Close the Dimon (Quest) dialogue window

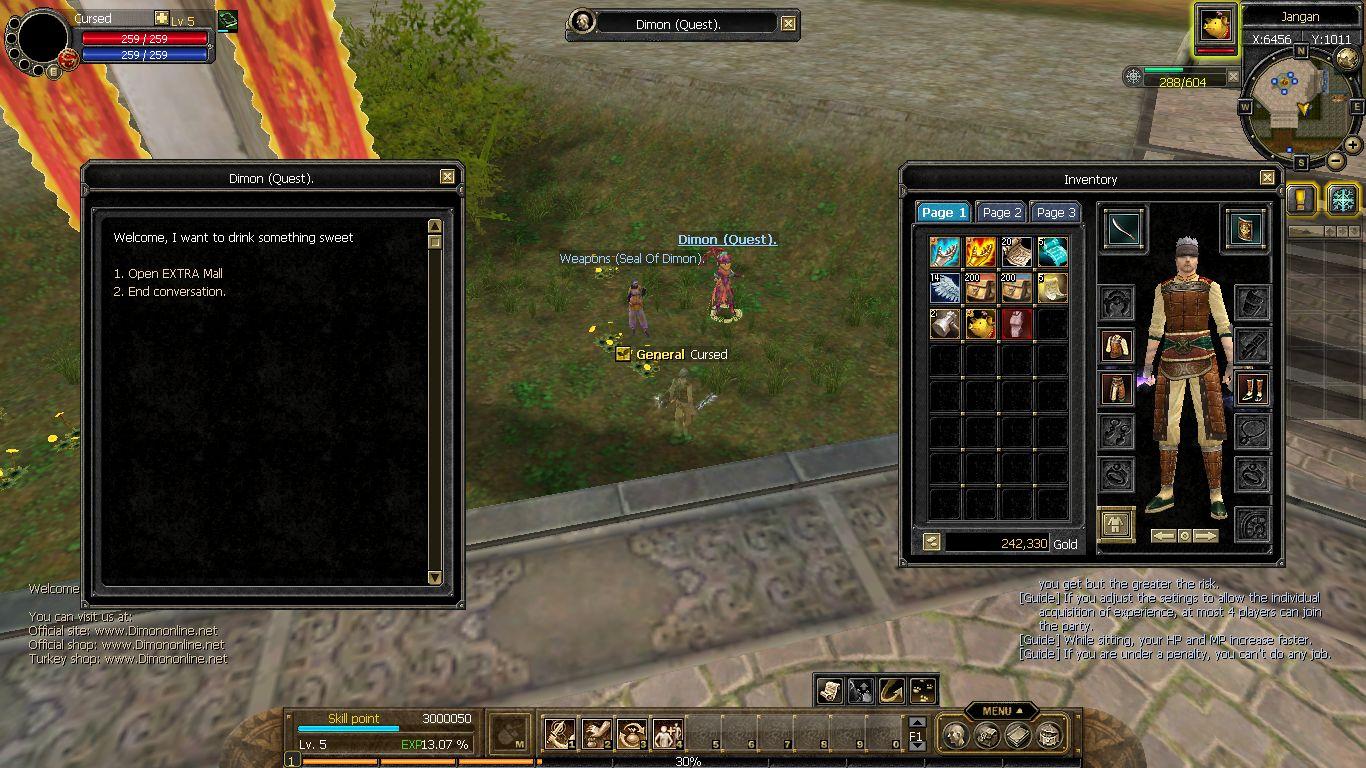[x=447, y=177]
